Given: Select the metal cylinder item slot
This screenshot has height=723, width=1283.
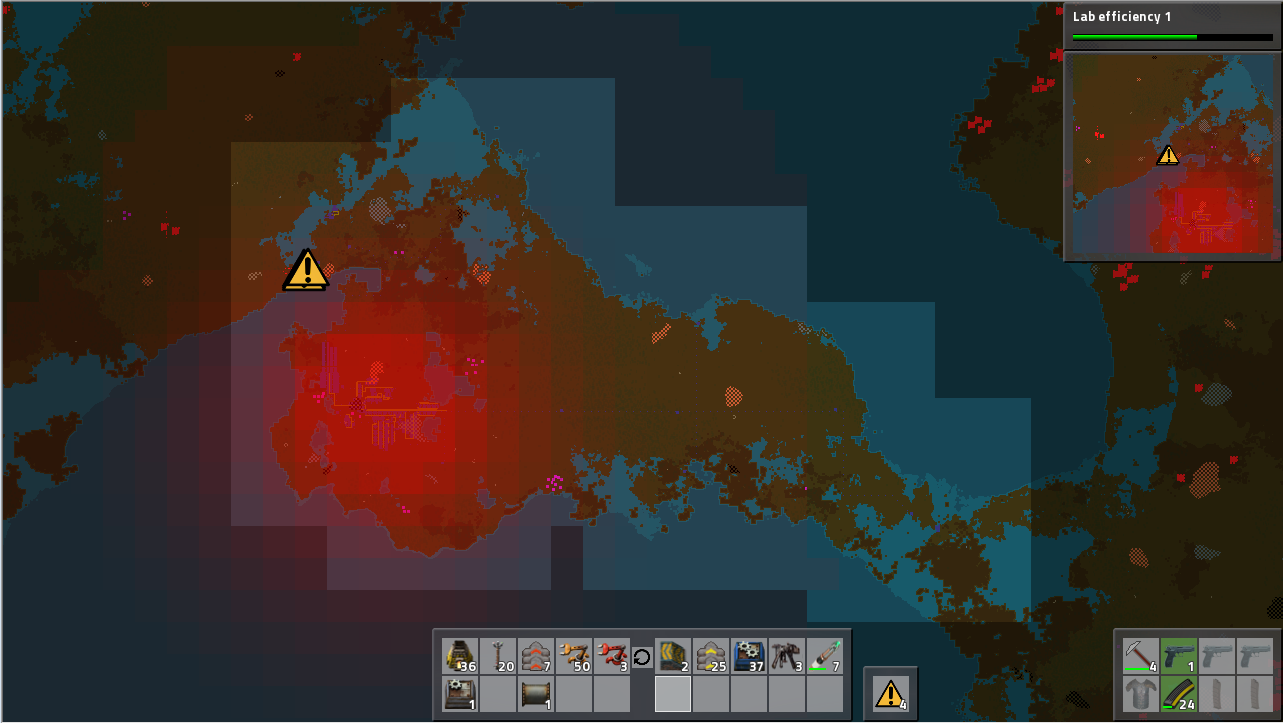Looking at the screenshot, I should tap(536, 694).
